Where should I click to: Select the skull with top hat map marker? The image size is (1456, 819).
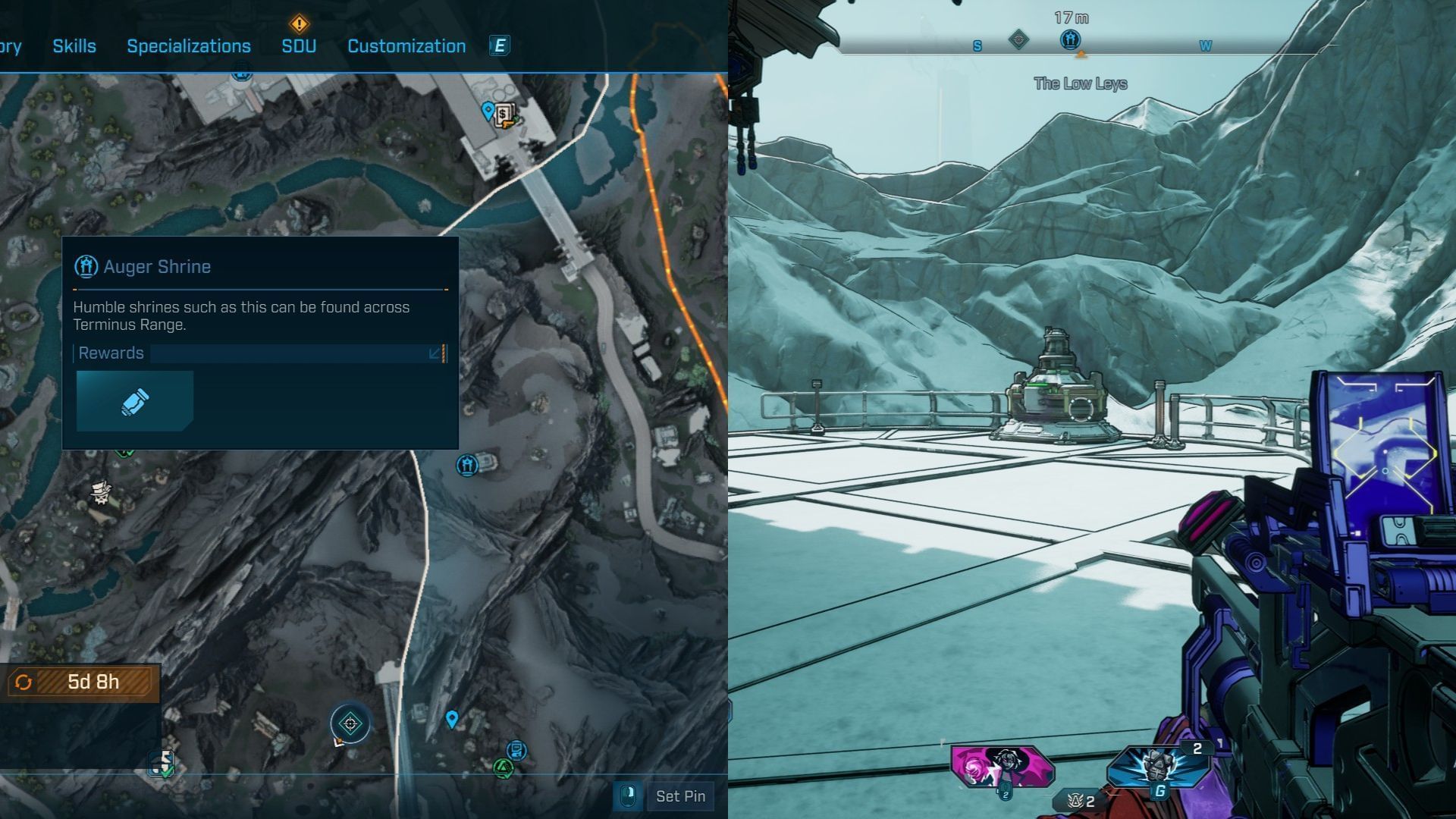pyautogui.click(x=101, y=492)
